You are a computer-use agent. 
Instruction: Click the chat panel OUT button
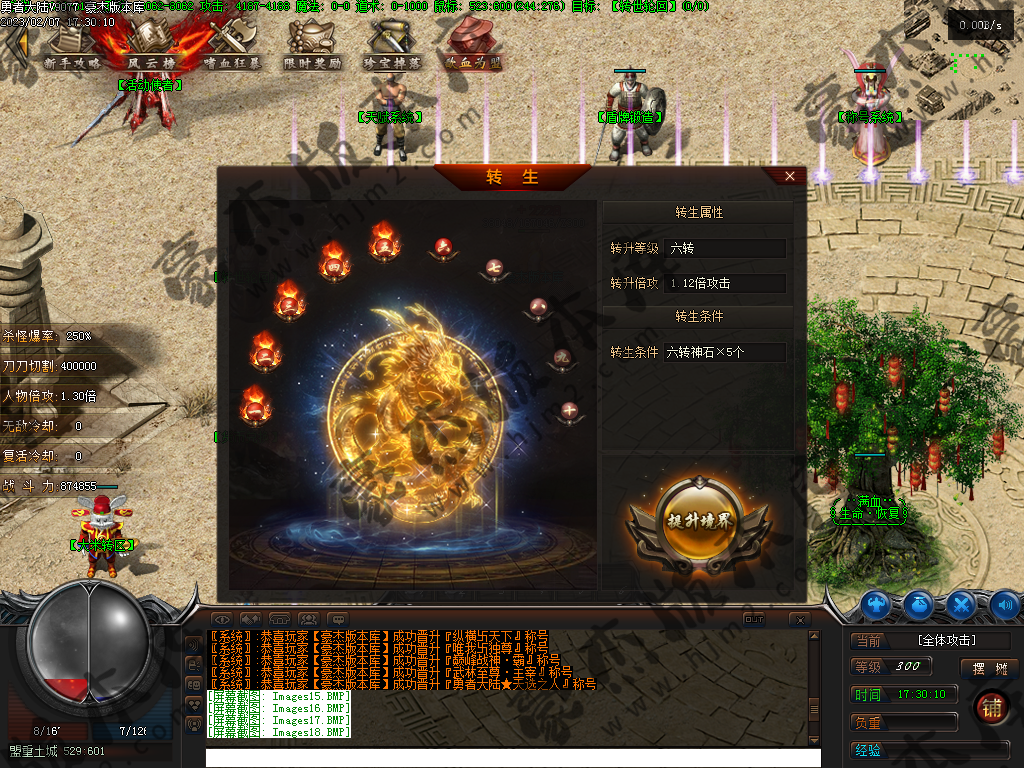(755, 619)
